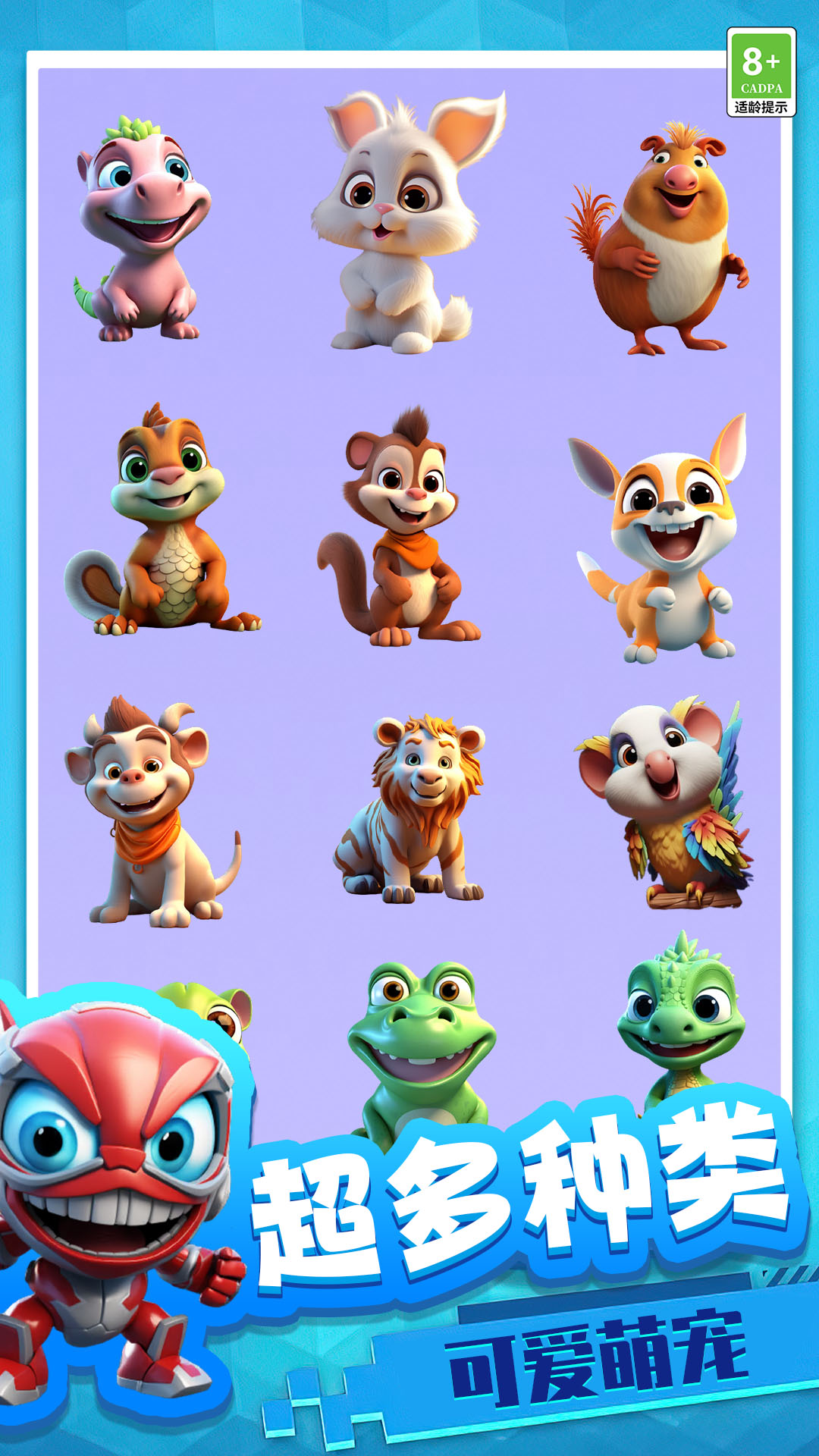Choose the green frog-crocodile pet
The height and width of the screenshot is (1456, 819).
[x=420, y=1046]
